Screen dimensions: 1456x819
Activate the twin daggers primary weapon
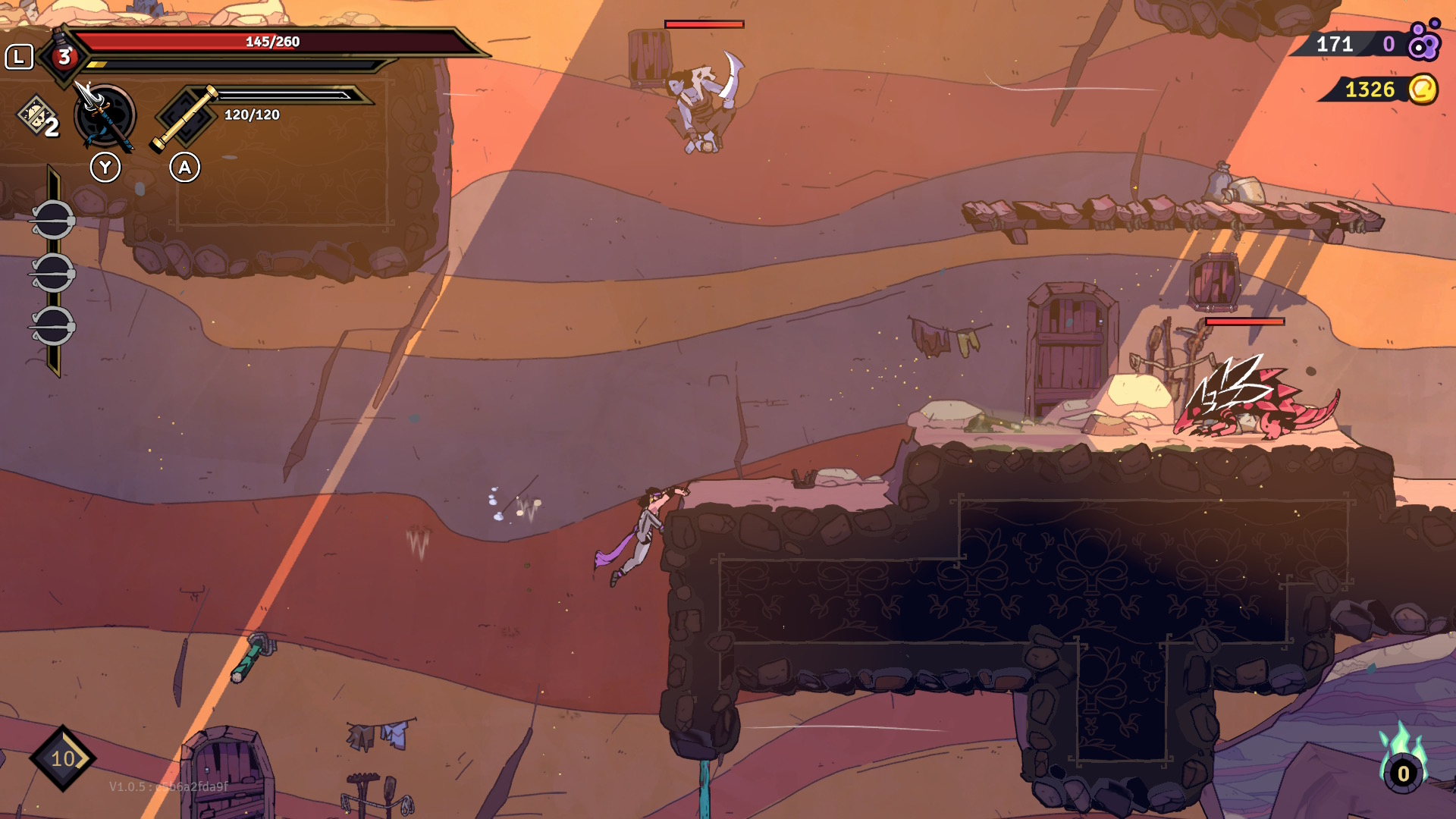pos(105,117)
